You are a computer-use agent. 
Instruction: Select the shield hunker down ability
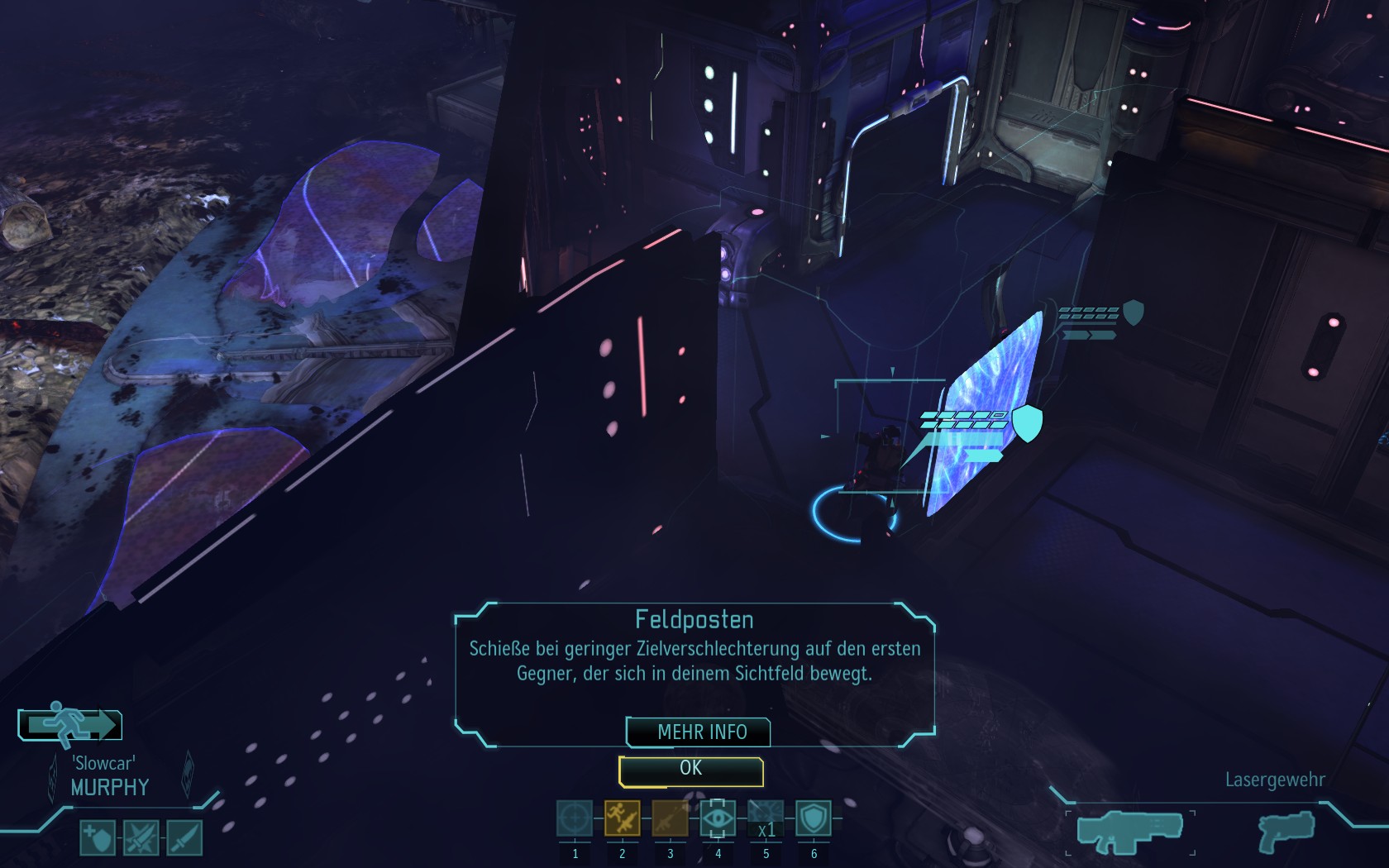point(814,818)
